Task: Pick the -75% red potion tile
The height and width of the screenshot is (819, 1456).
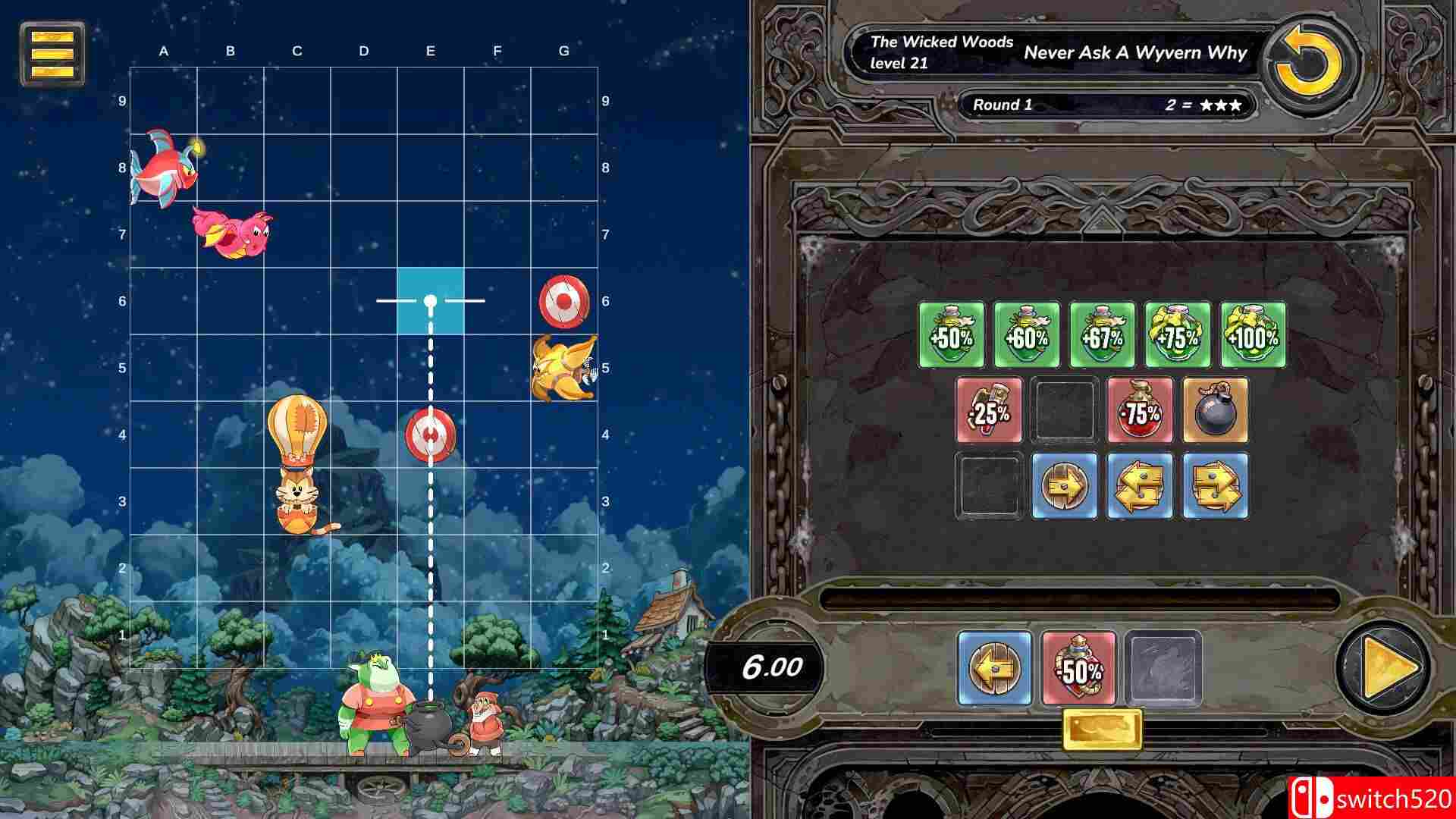Action: click(1139, 410)
